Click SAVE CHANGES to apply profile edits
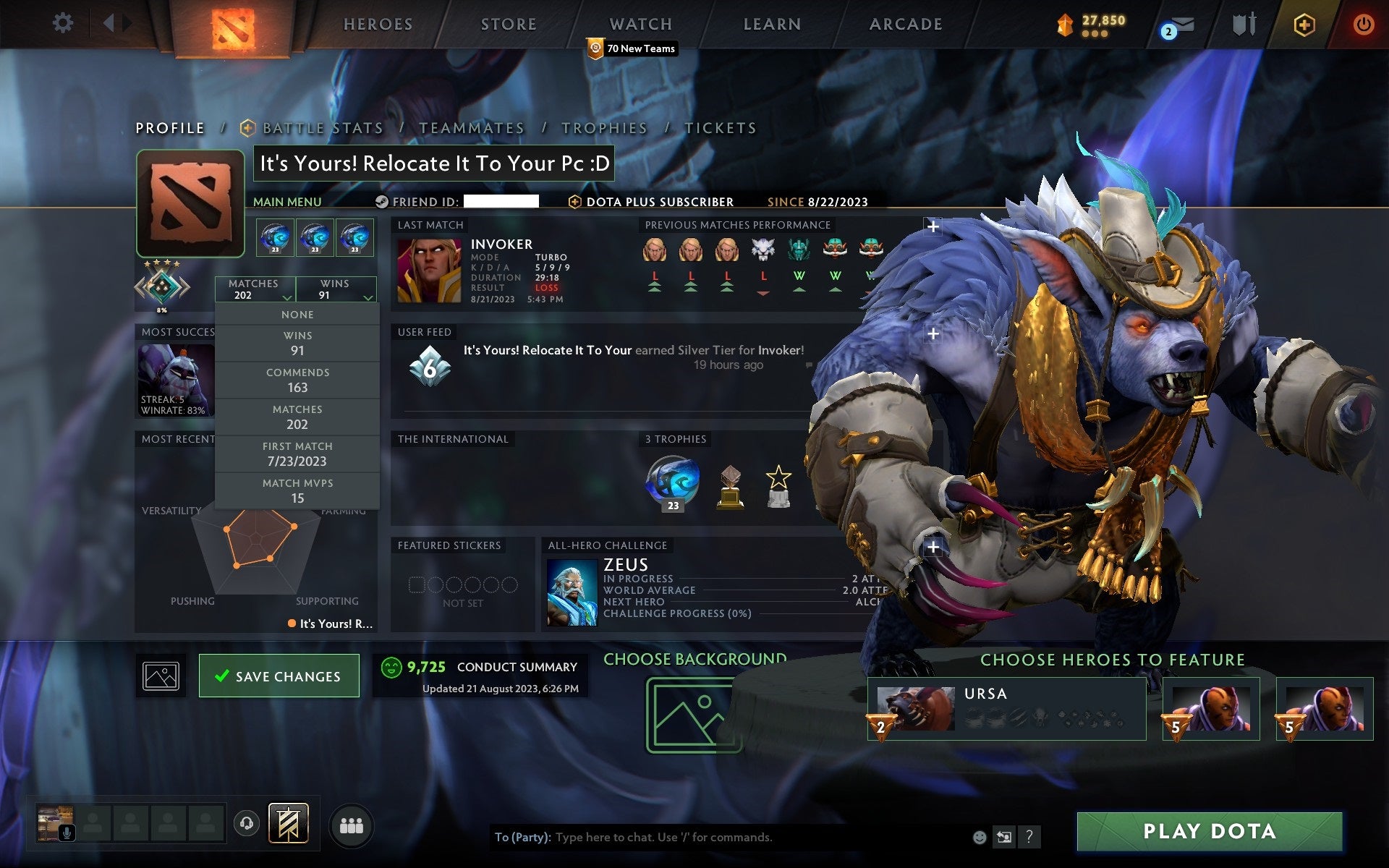Screen dimensions: 1389x868 (279, 675)
